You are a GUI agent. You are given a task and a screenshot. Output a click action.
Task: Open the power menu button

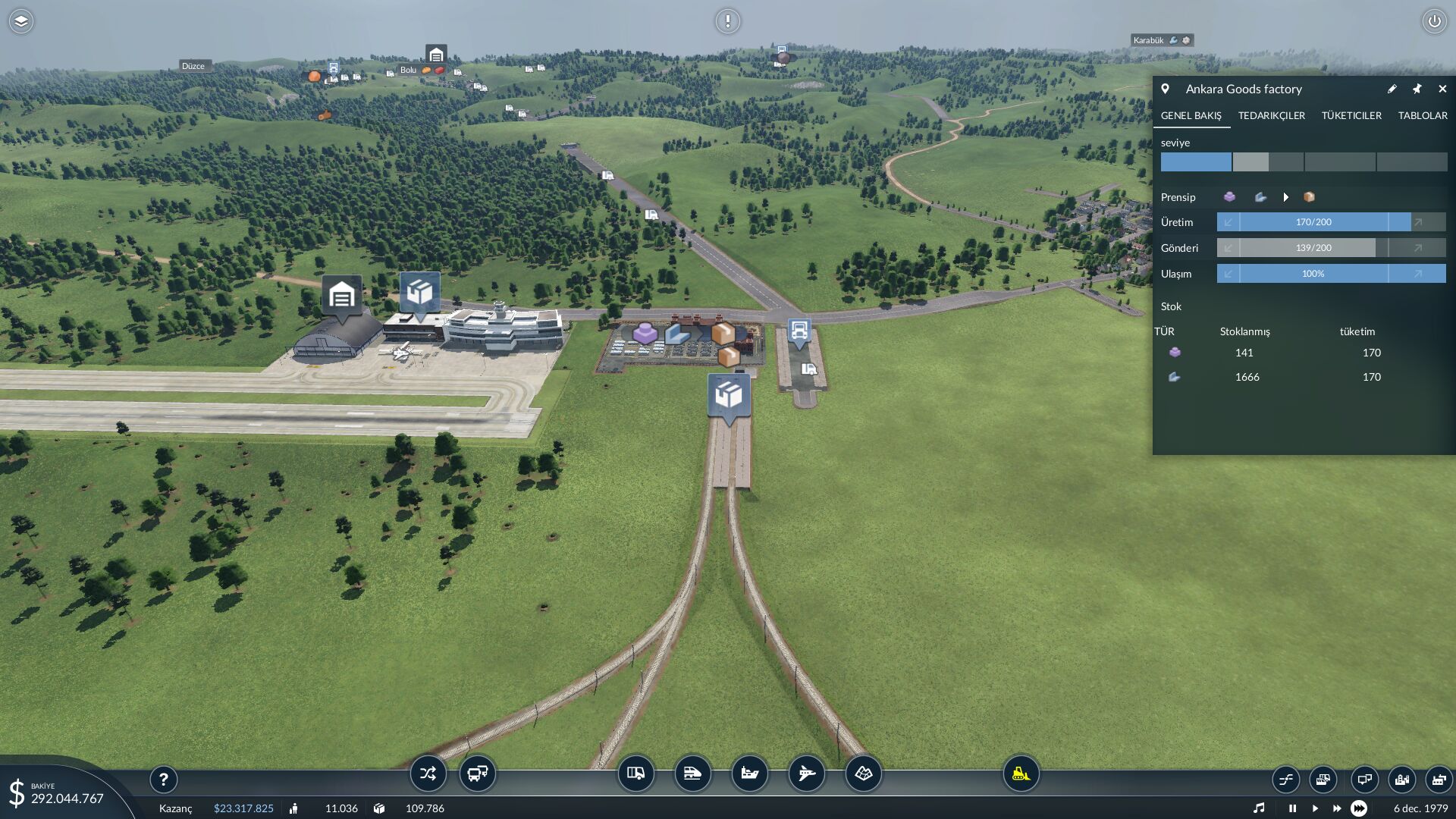(x=1434, y=21)
